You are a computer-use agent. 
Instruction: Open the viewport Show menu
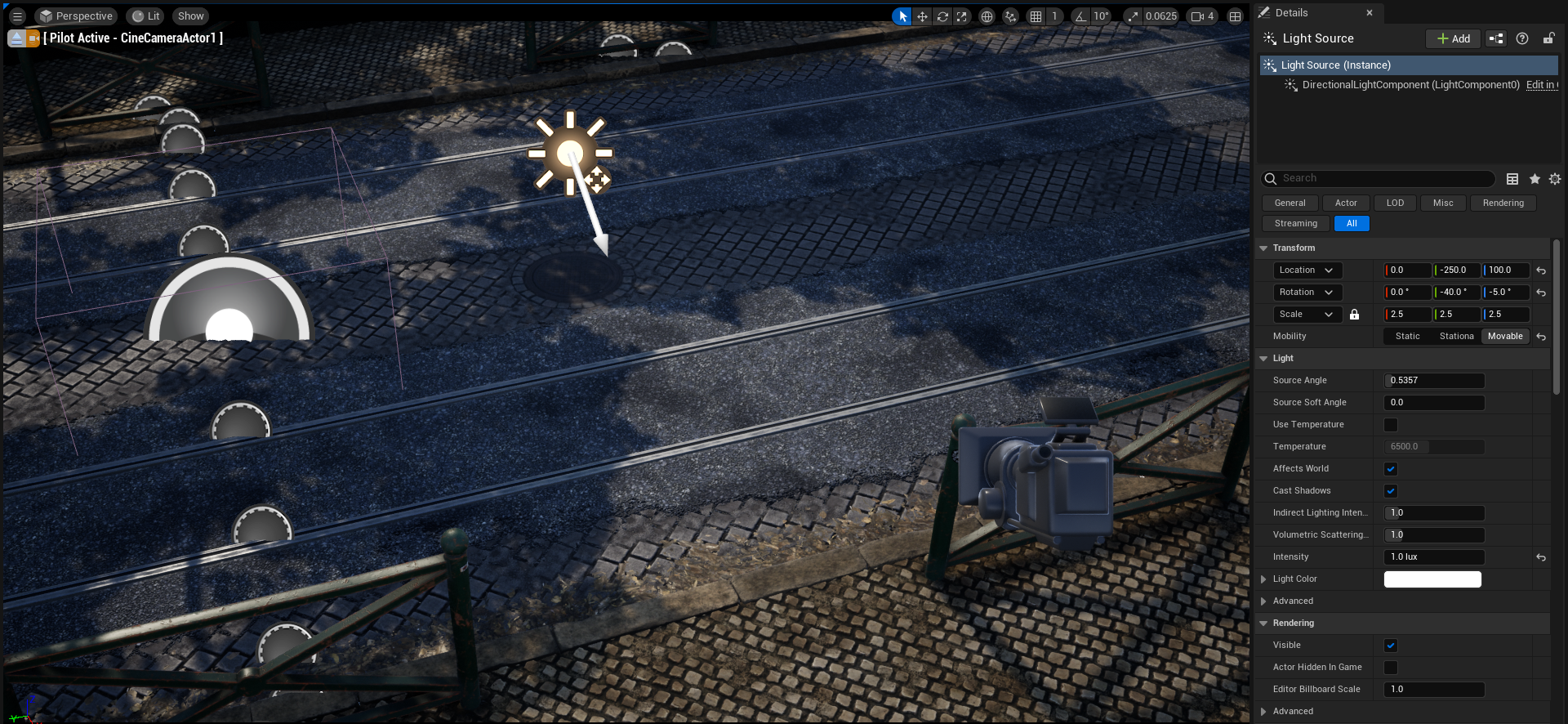(190, 16)
